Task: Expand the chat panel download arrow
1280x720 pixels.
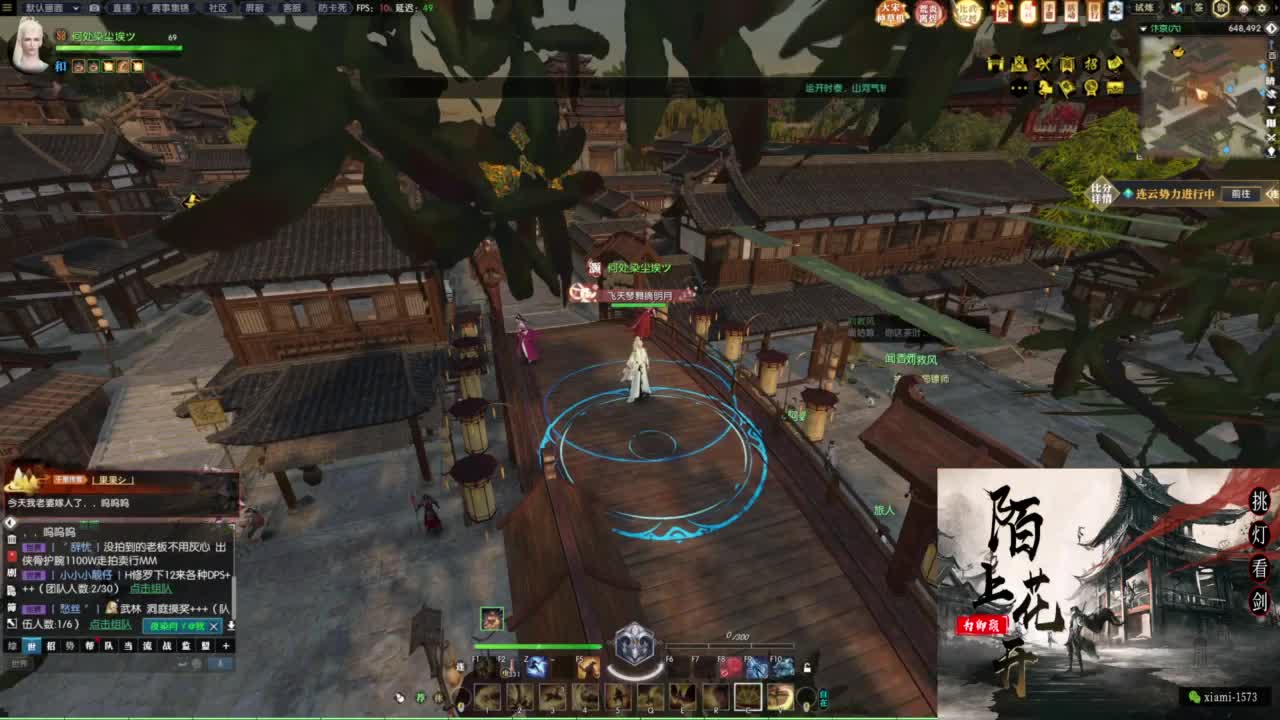Action: coord(229,625)
